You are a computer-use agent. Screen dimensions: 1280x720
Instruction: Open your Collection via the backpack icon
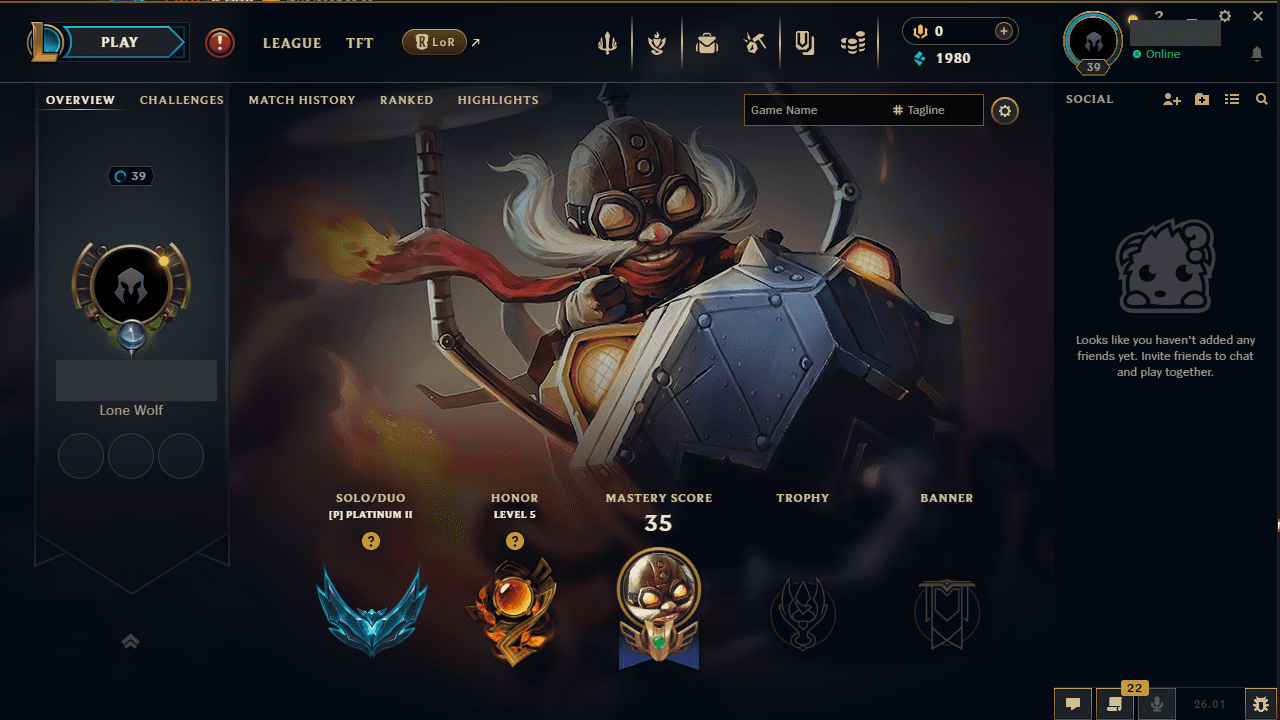tap(707, 41)
